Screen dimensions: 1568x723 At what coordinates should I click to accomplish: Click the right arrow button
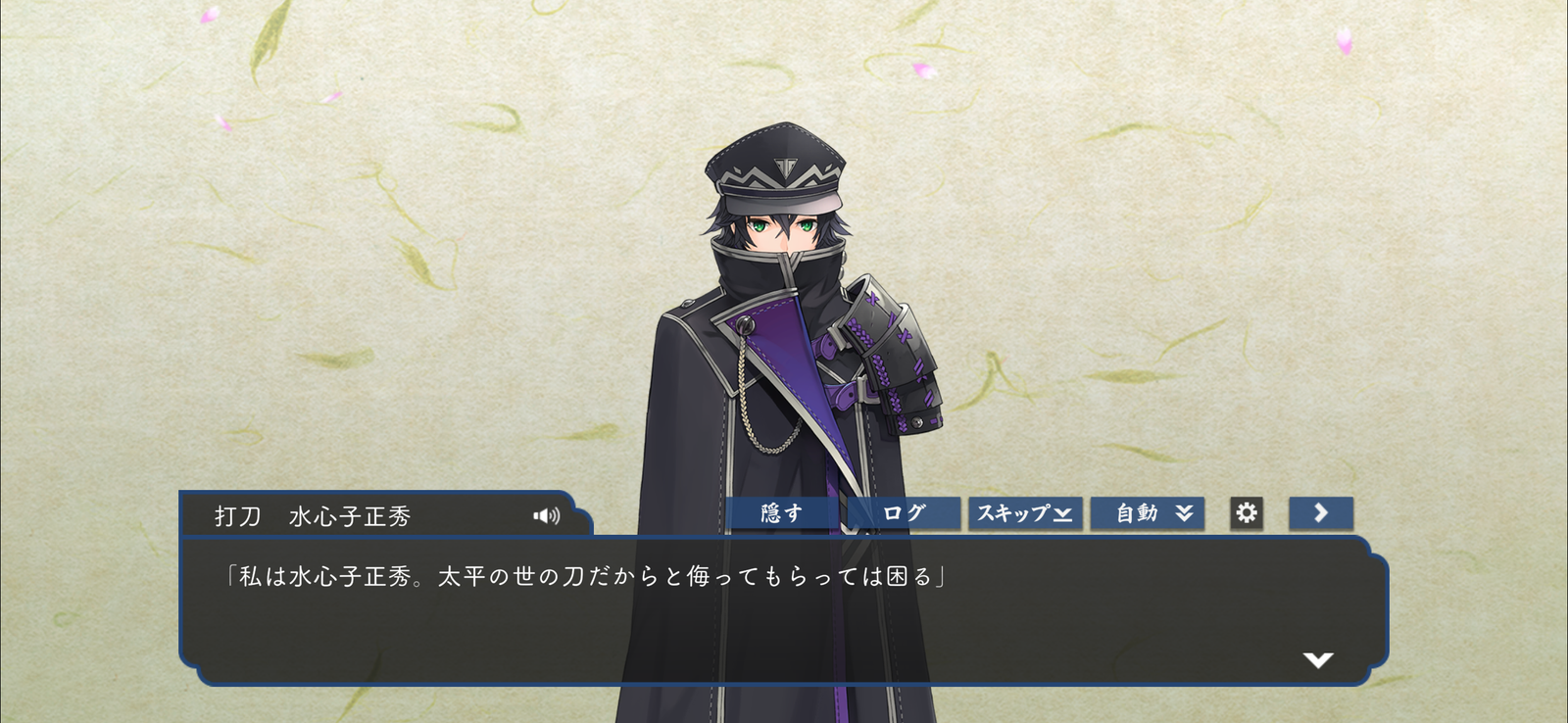[x=1320, y=513]
